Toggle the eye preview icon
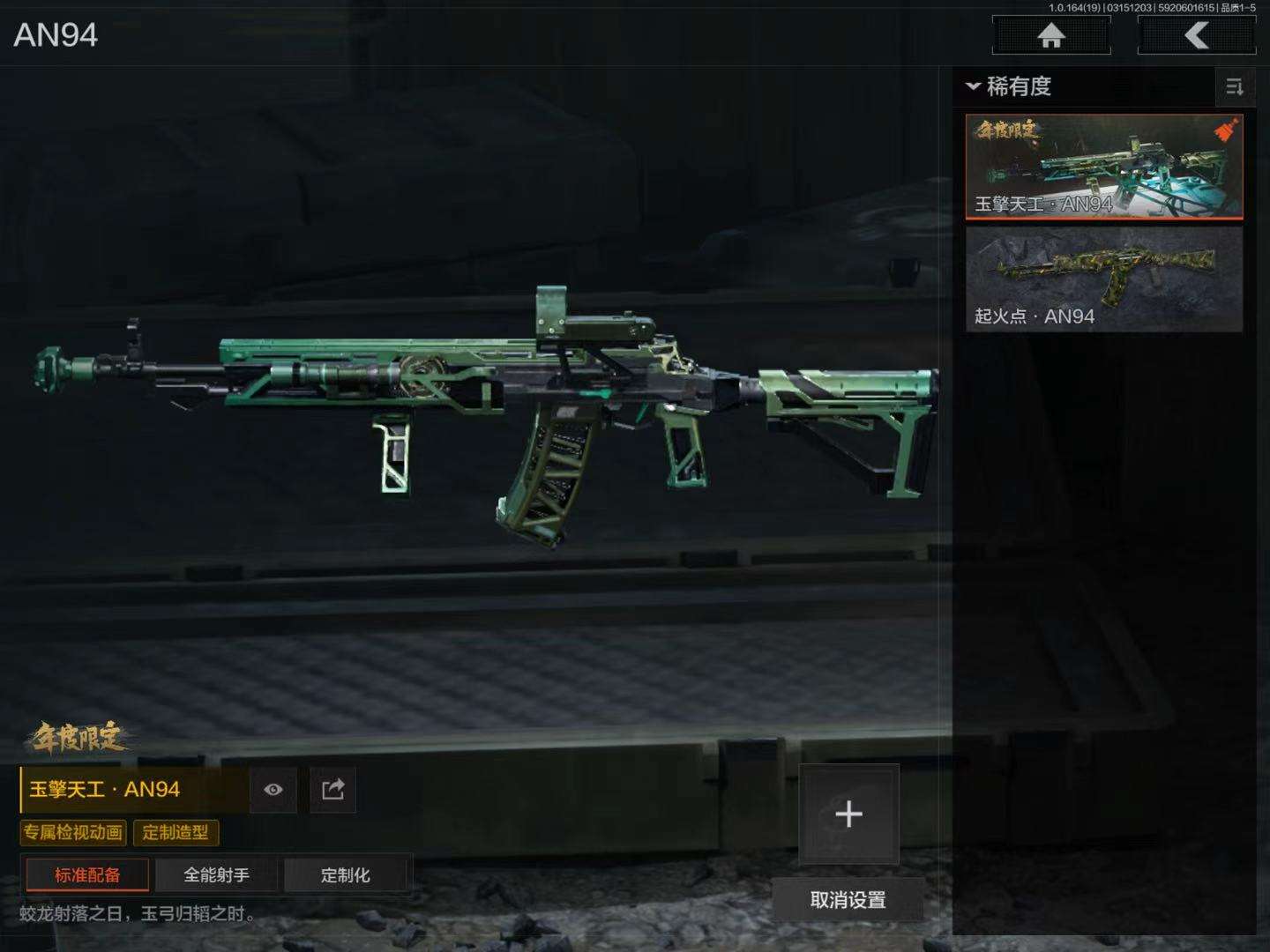The width and height of the screenshot is (1270, 952). [273, 789]
